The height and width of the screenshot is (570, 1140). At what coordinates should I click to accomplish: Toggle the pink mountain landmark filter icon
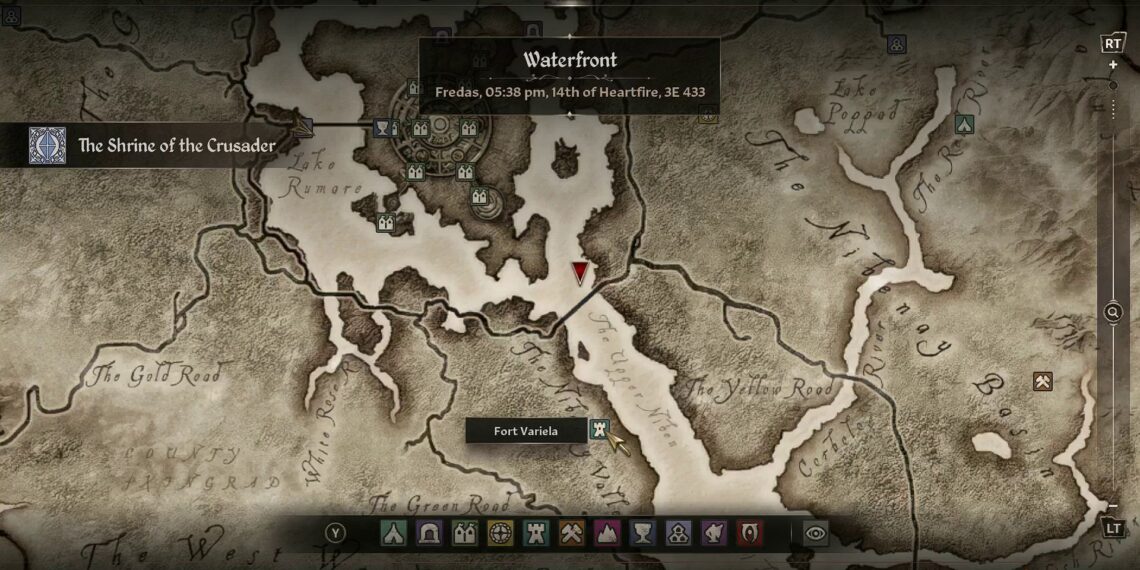(606, 533)
